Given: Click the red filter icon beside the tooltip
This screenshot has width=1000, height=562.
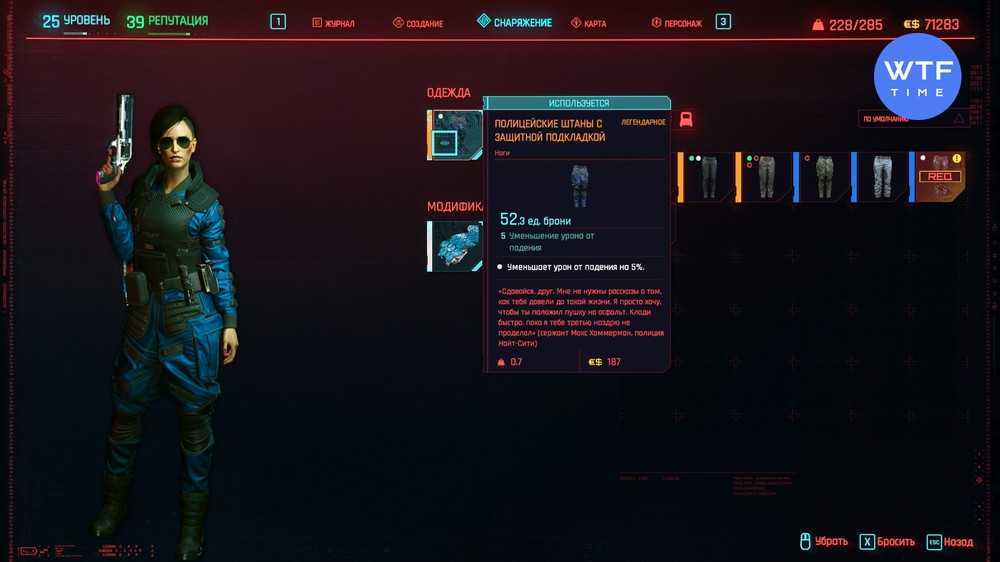Looking at the screenshot, I should [x=686, y=120].
